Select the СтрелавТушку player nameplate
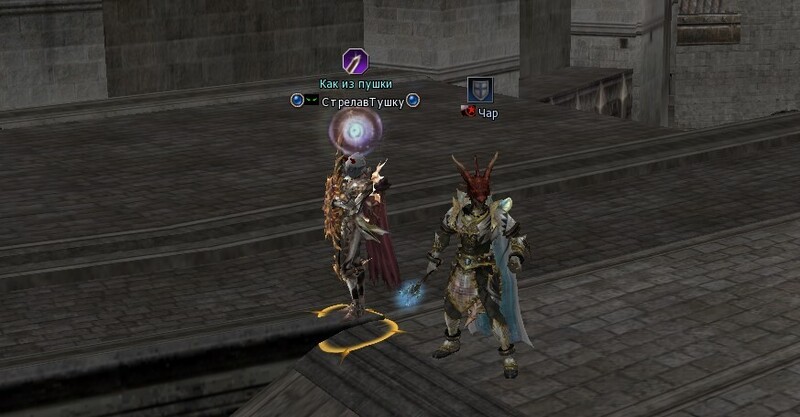The height and width of the screenshot is (417, 800). (x=362, y=102)
